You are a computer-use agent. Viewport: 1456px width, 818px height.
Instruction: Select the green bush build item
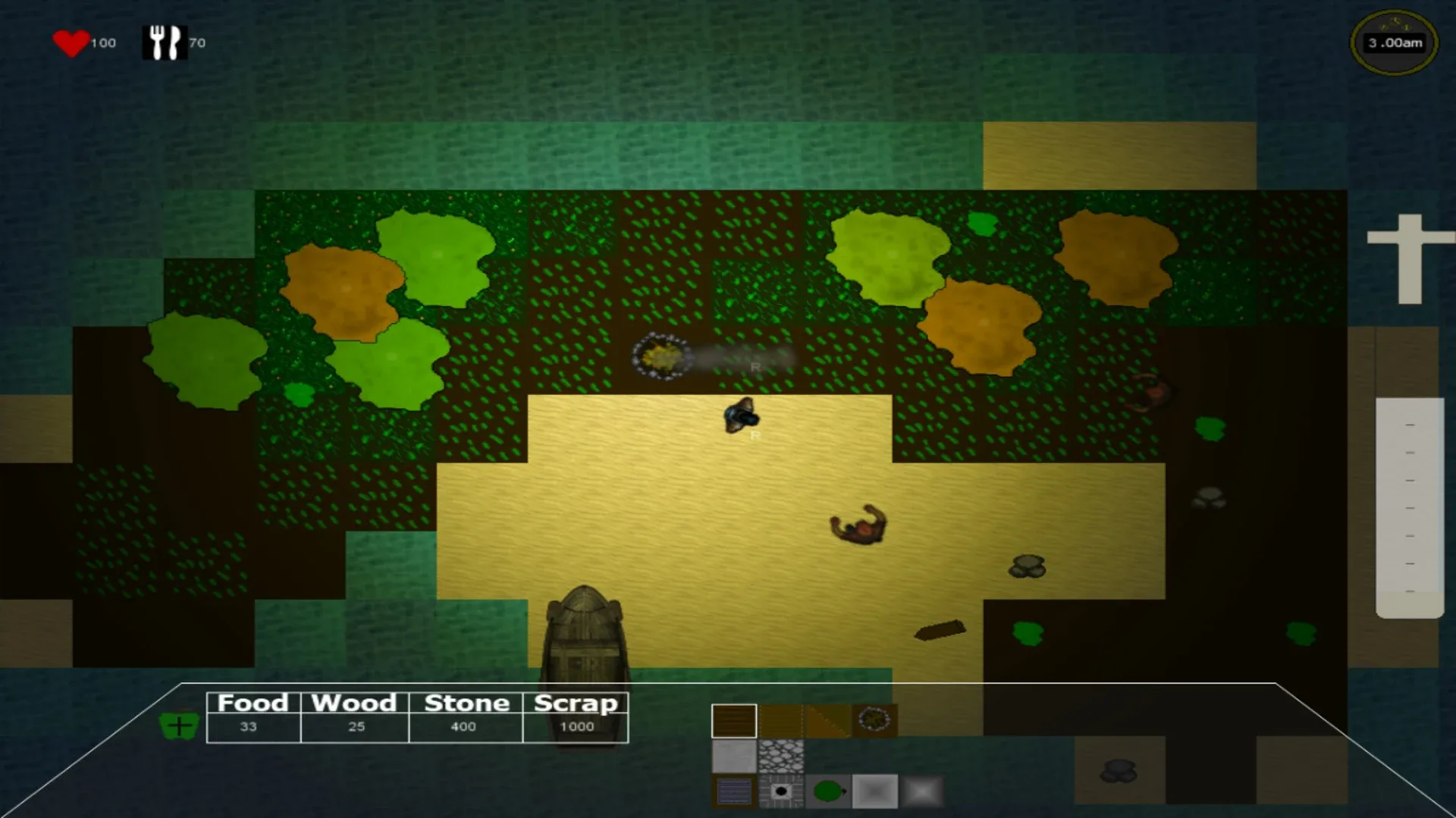pyautogui.click(x=828, y=792)
